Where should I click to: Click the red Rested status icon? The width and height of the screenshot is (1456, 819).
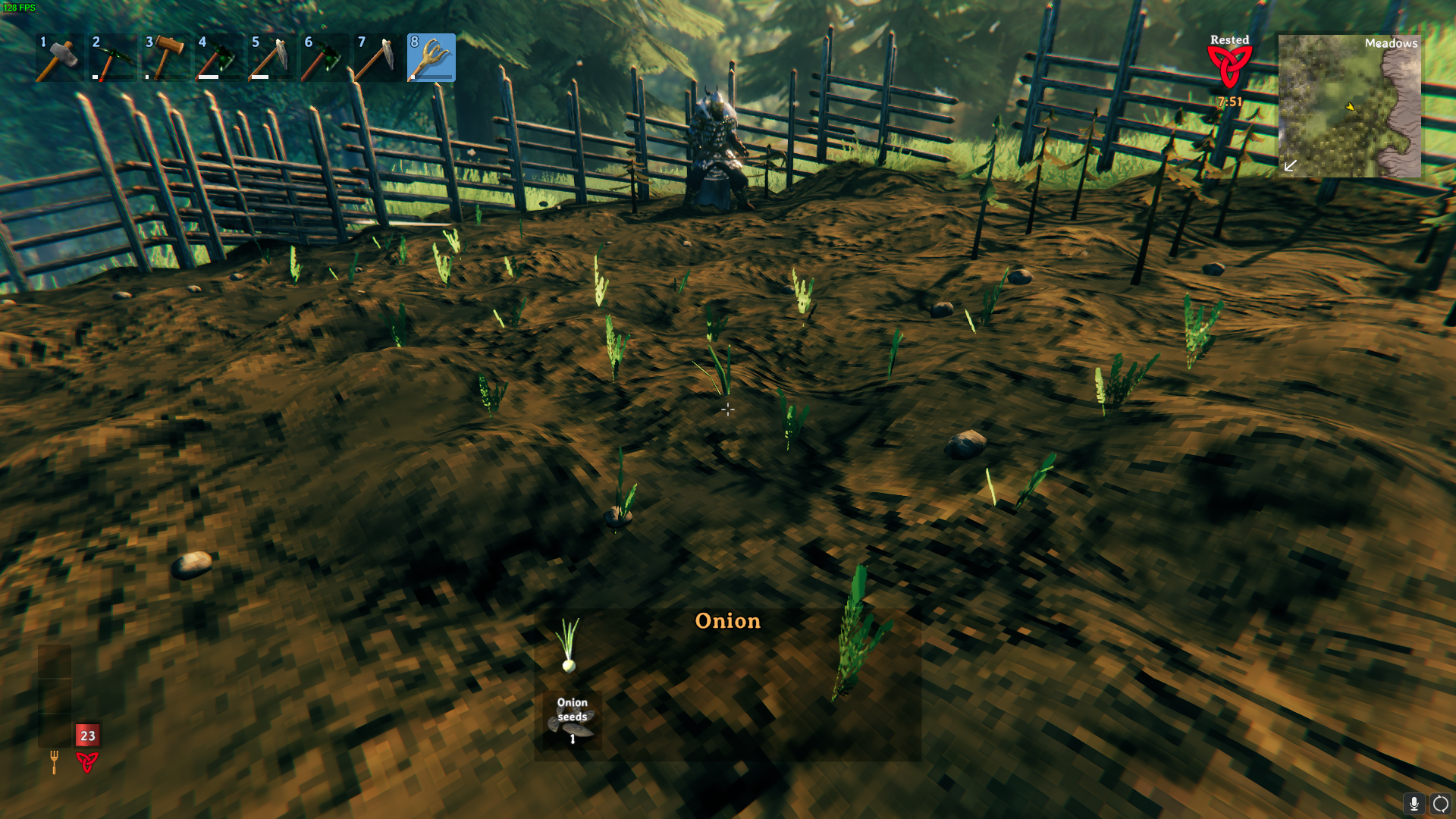1229,67
